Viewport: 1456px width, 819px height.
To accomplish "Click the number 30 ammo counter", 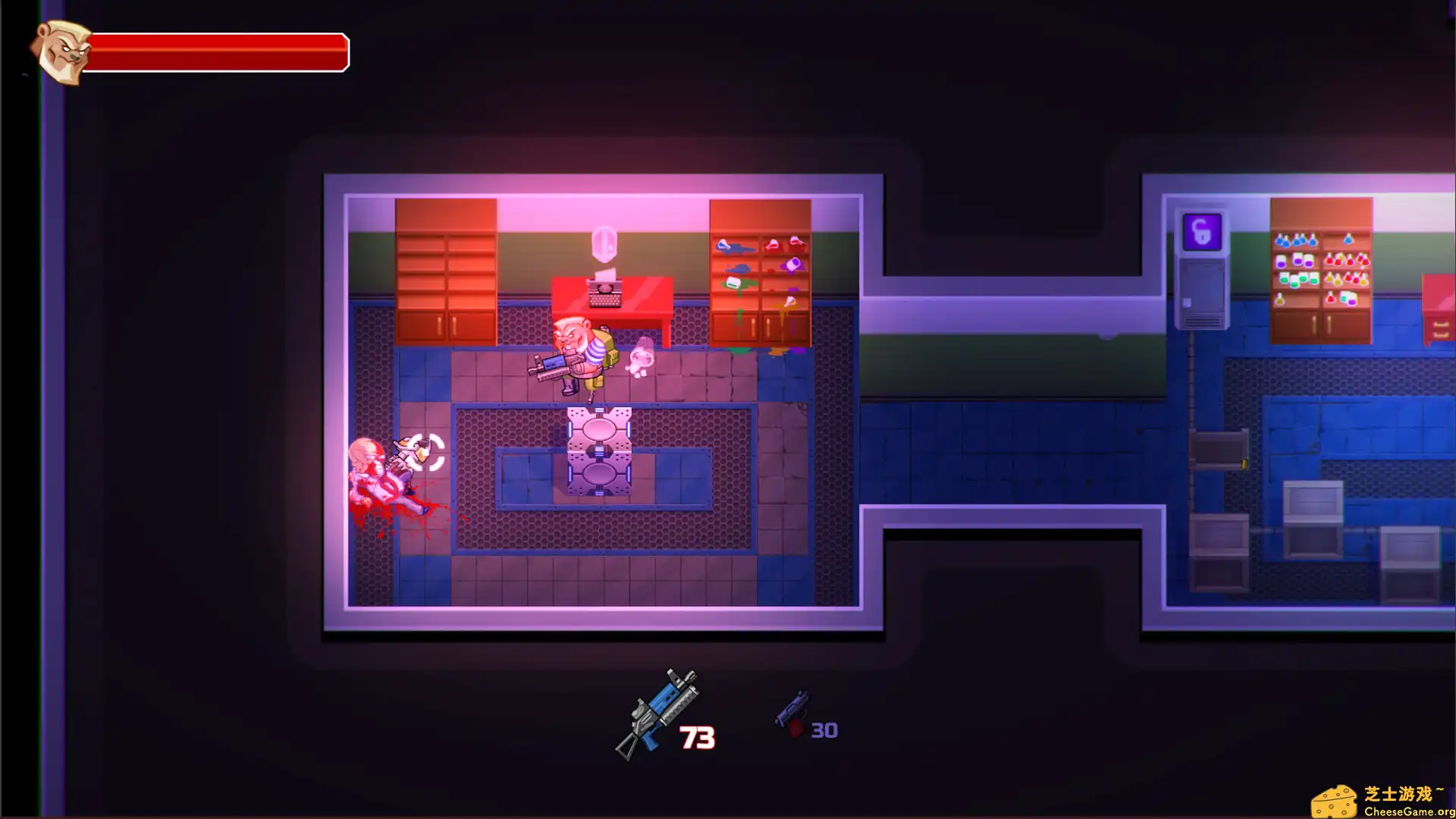I will click(824, 730).
